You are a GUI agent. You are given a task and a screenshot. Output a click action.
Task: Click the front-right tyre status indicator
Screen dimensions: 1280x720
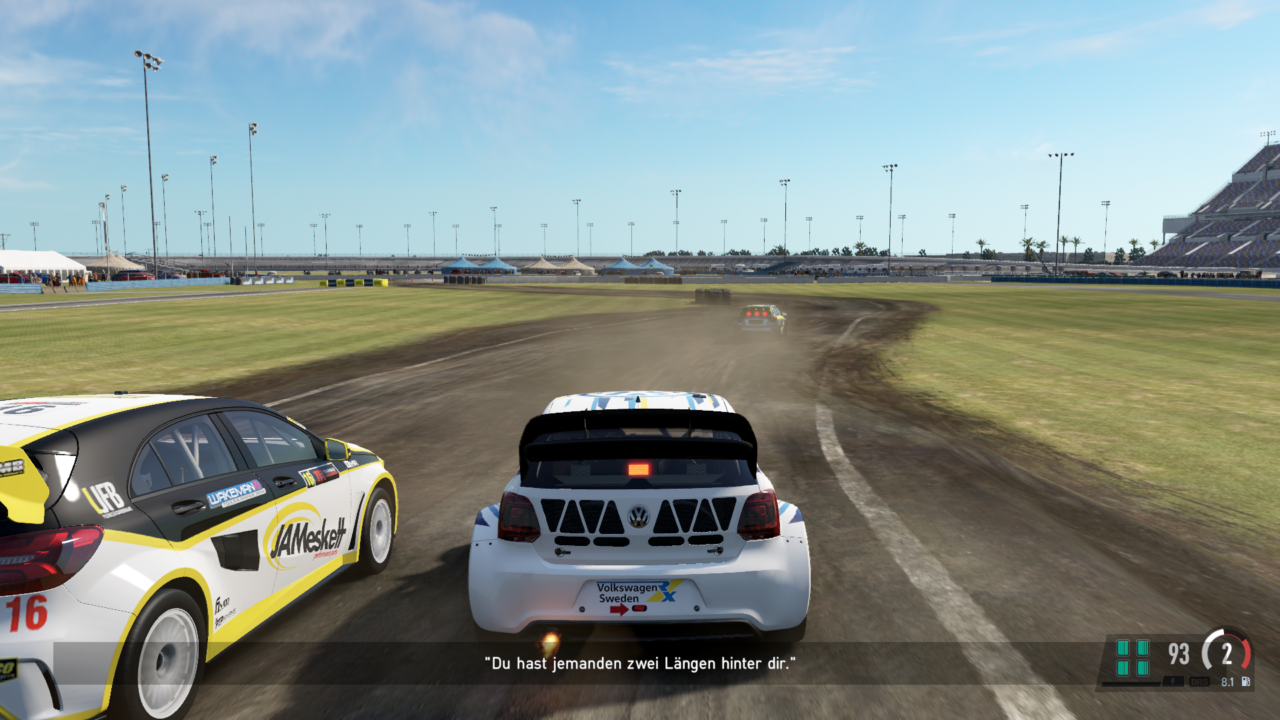pyautogui.click(x=1143, y=648)
